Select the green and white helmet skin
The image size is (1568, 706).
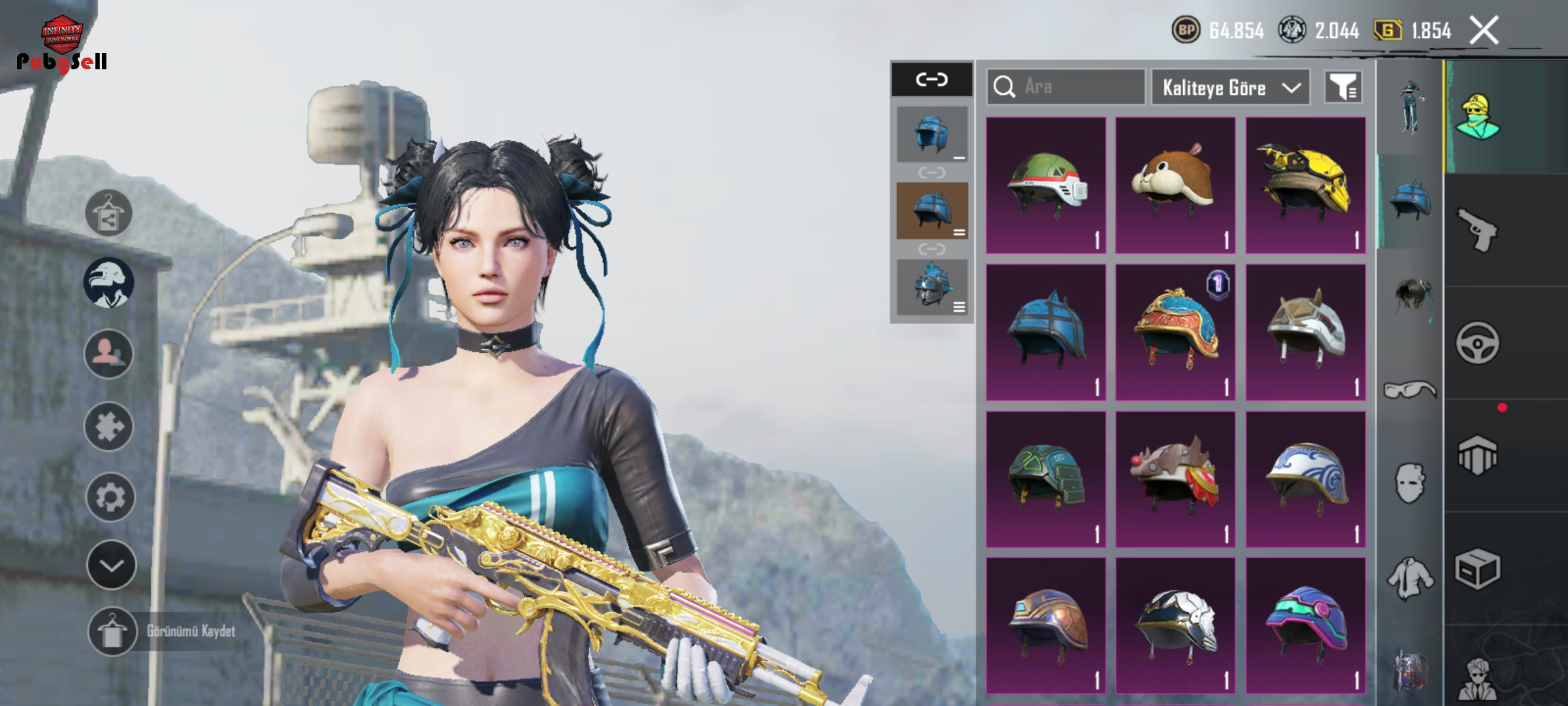[1046, 185]
